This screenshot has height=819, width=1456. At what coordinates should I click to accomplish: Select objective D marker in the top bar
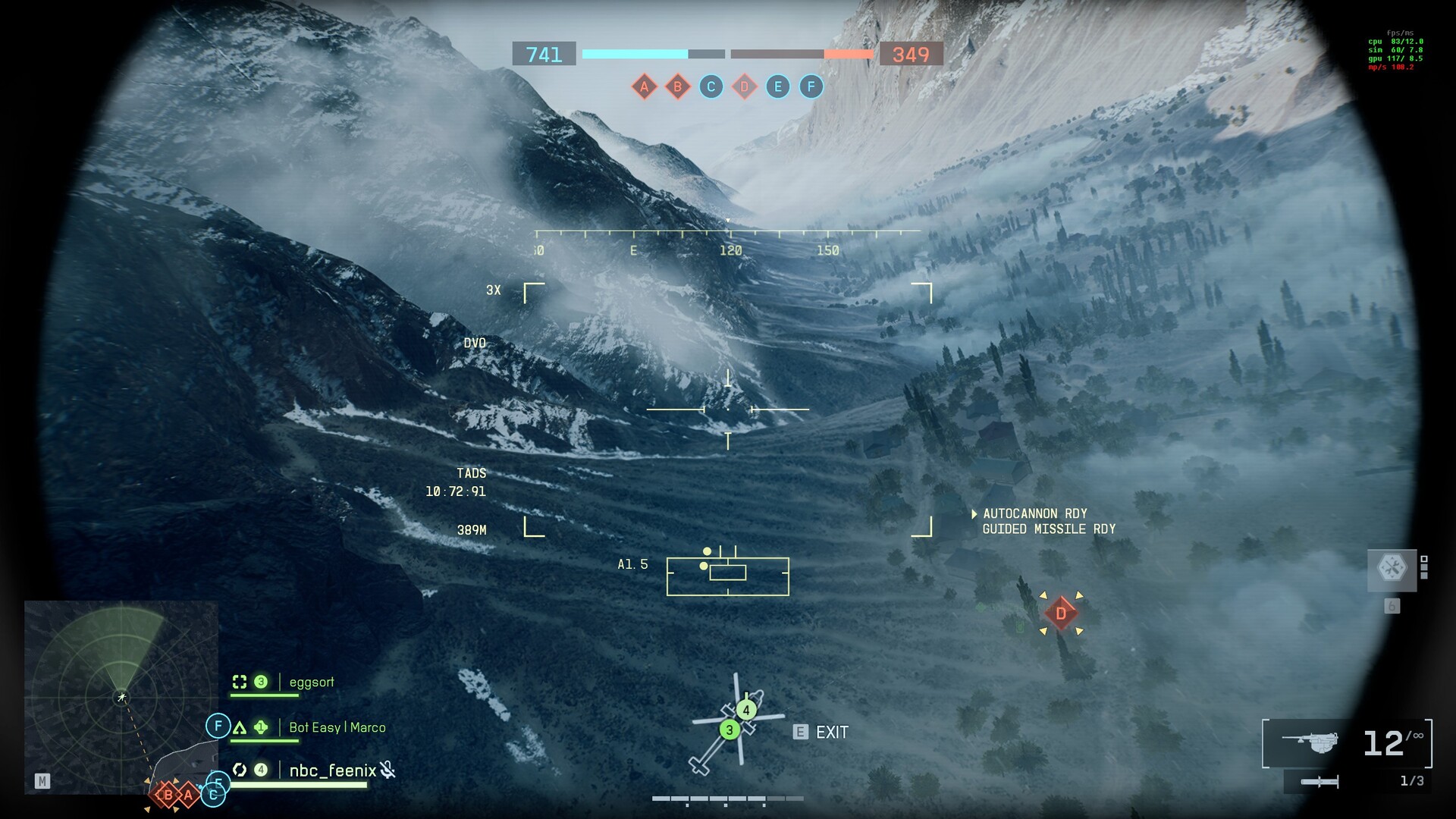(x=744, y=86)
